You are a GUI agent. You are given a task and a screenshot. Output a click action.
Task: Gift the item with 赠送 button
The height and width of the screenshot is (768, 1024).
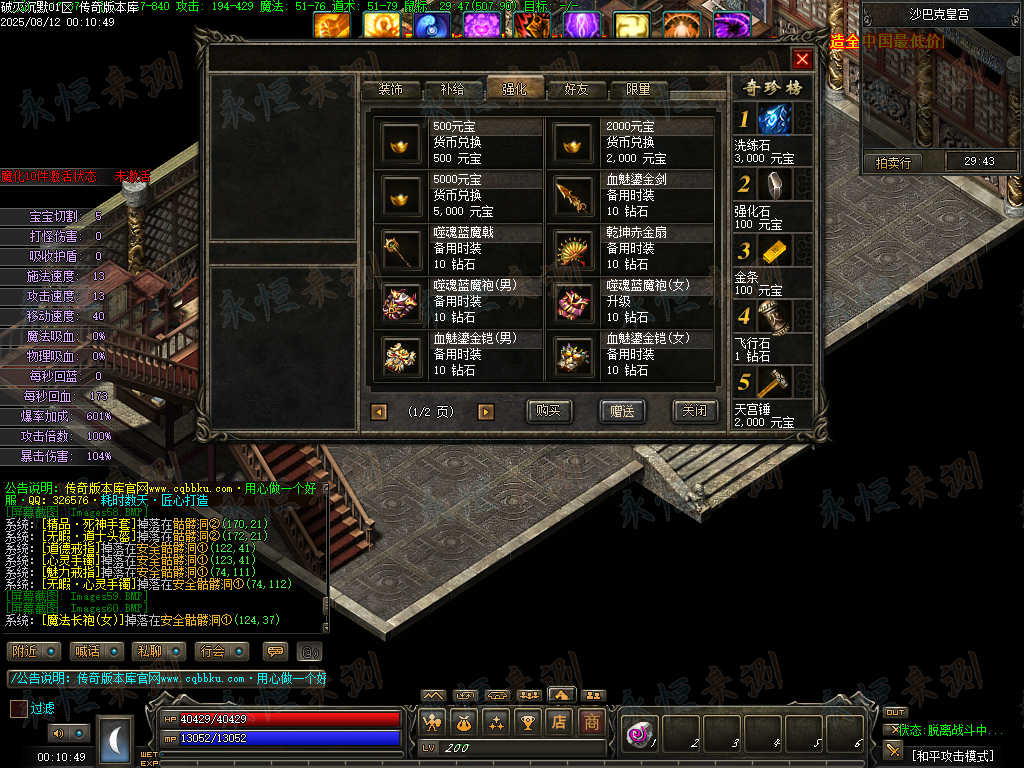click(622, 411)
